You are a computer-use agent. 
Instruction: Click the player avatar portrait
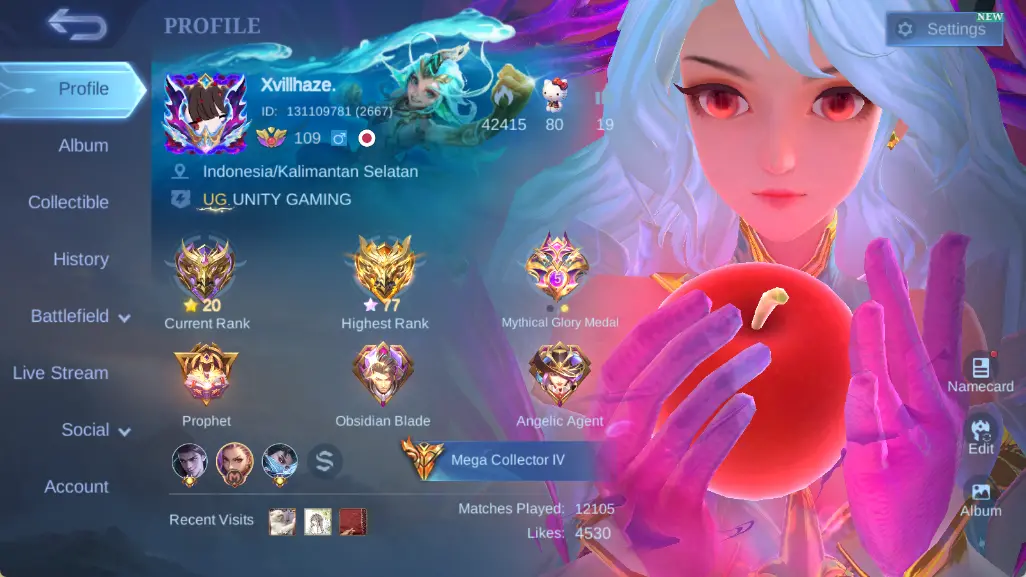click(x=205, y=113)
